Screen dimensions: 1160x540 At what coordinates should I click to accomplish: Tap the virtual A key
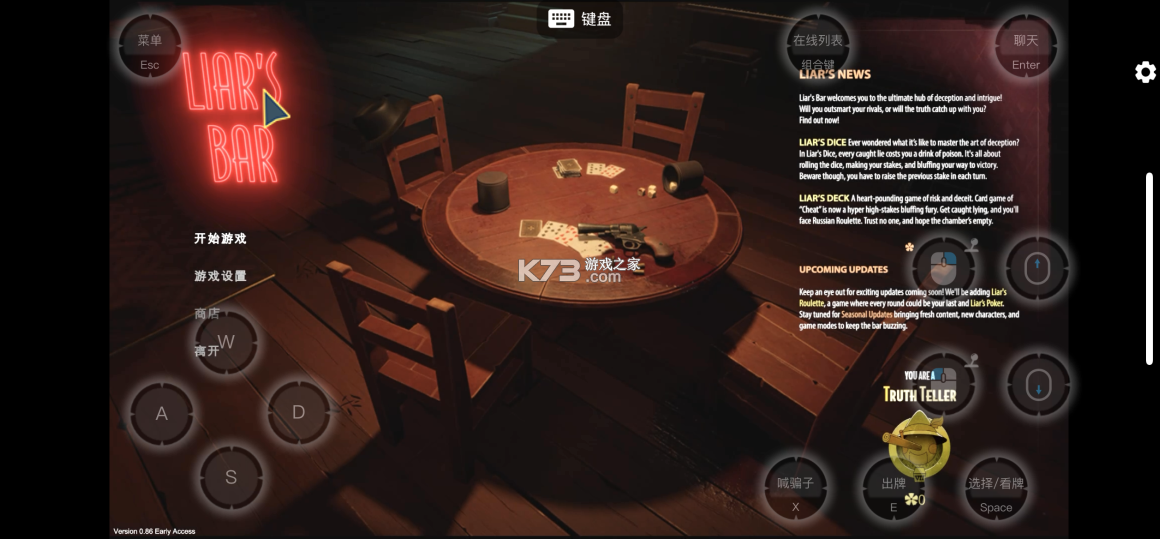pos(162,413)
